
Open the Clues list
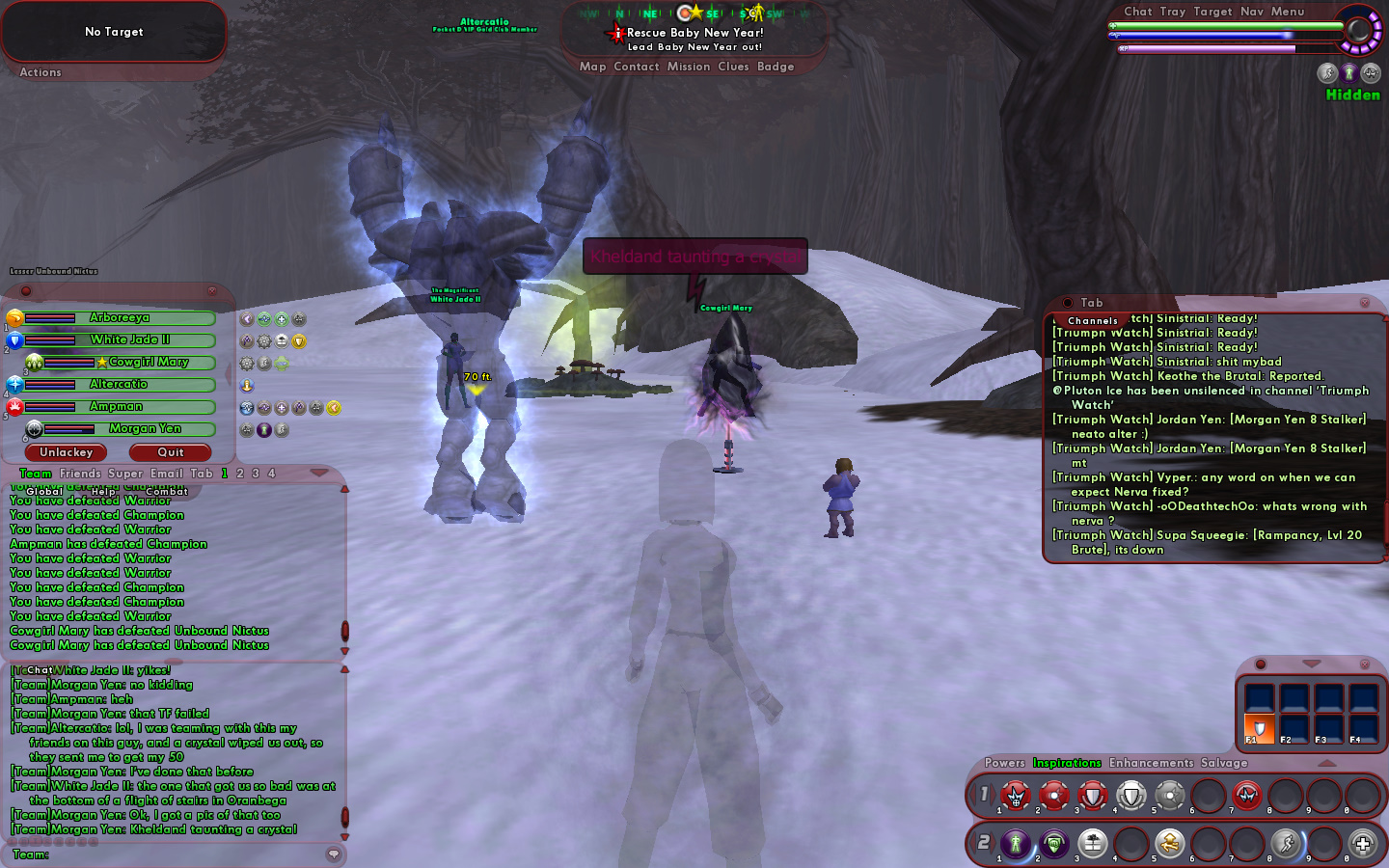(733, 67)
